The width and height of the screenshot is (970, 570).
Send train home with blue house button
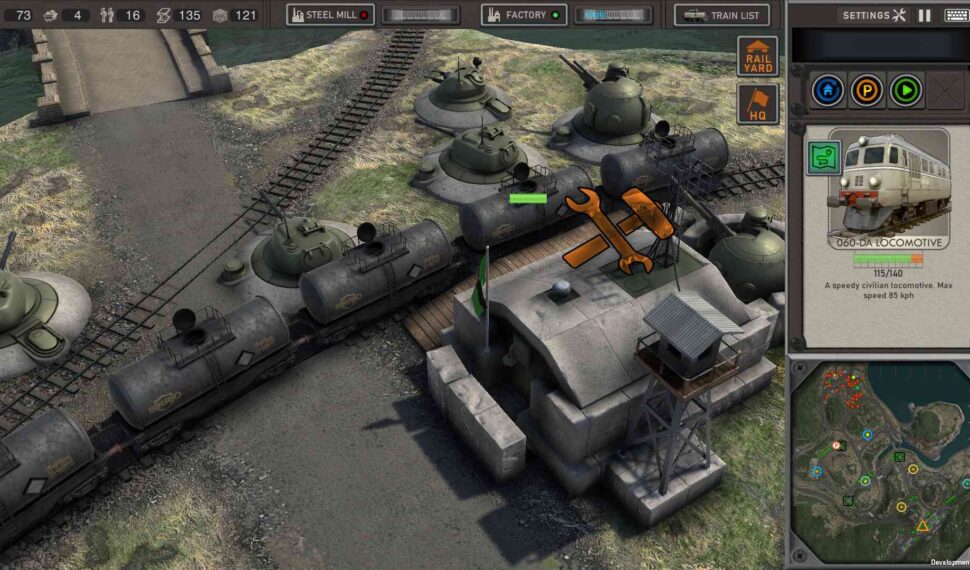(x=826, y=91)
